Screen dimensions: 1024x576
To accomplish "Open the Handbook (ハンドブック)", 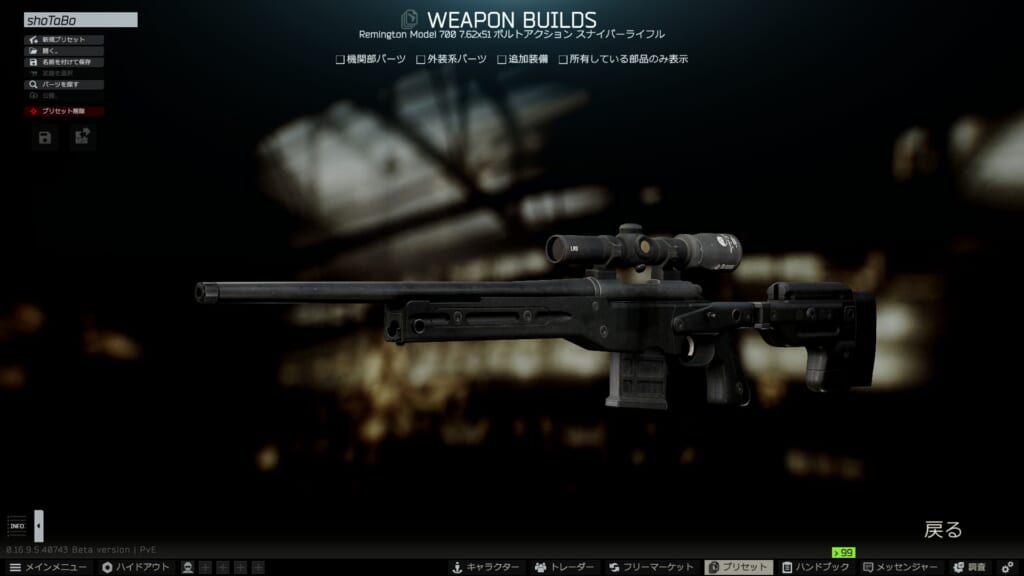I will coord(817,567).
